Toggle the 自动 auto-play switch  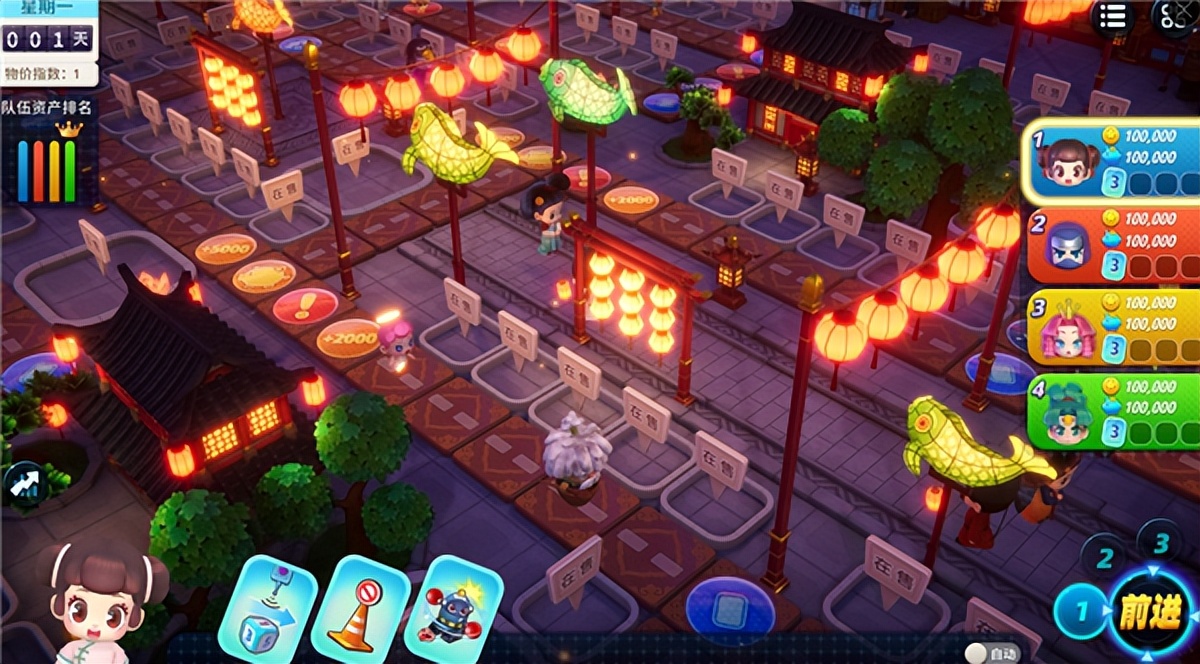coord(990,652)
